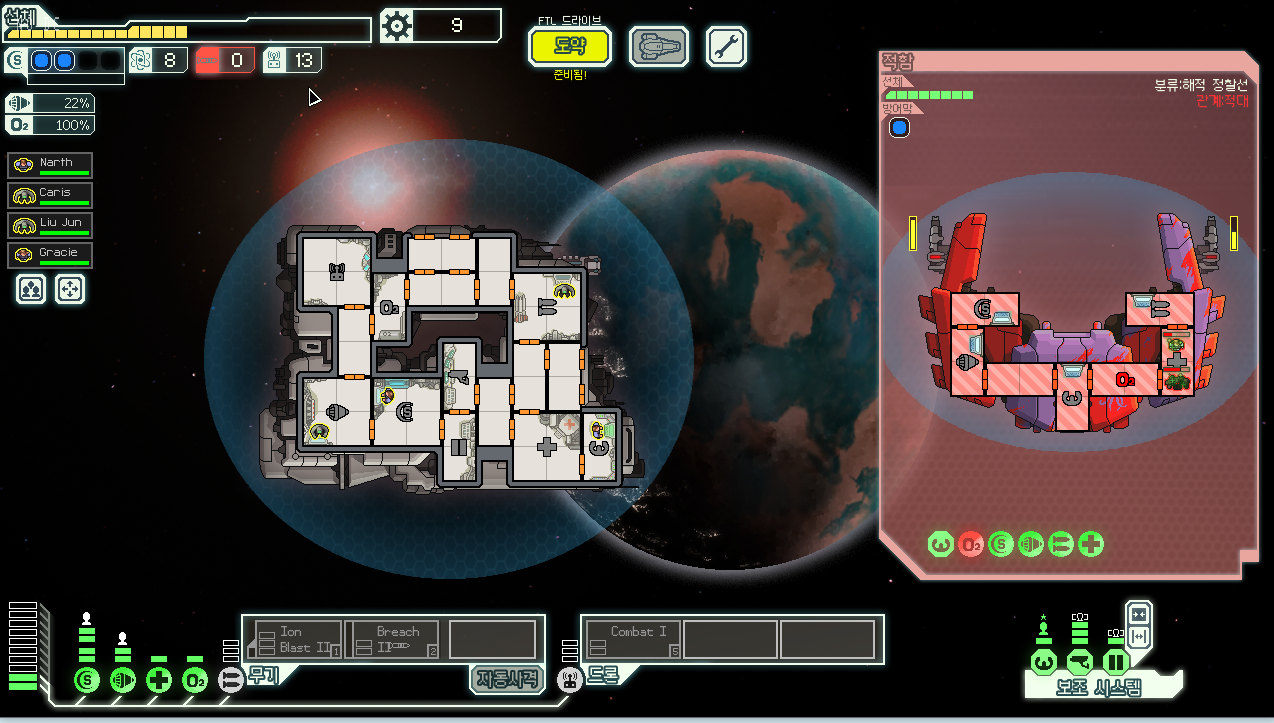
Task: Click the oxygen system power icon
Action: 195,681
